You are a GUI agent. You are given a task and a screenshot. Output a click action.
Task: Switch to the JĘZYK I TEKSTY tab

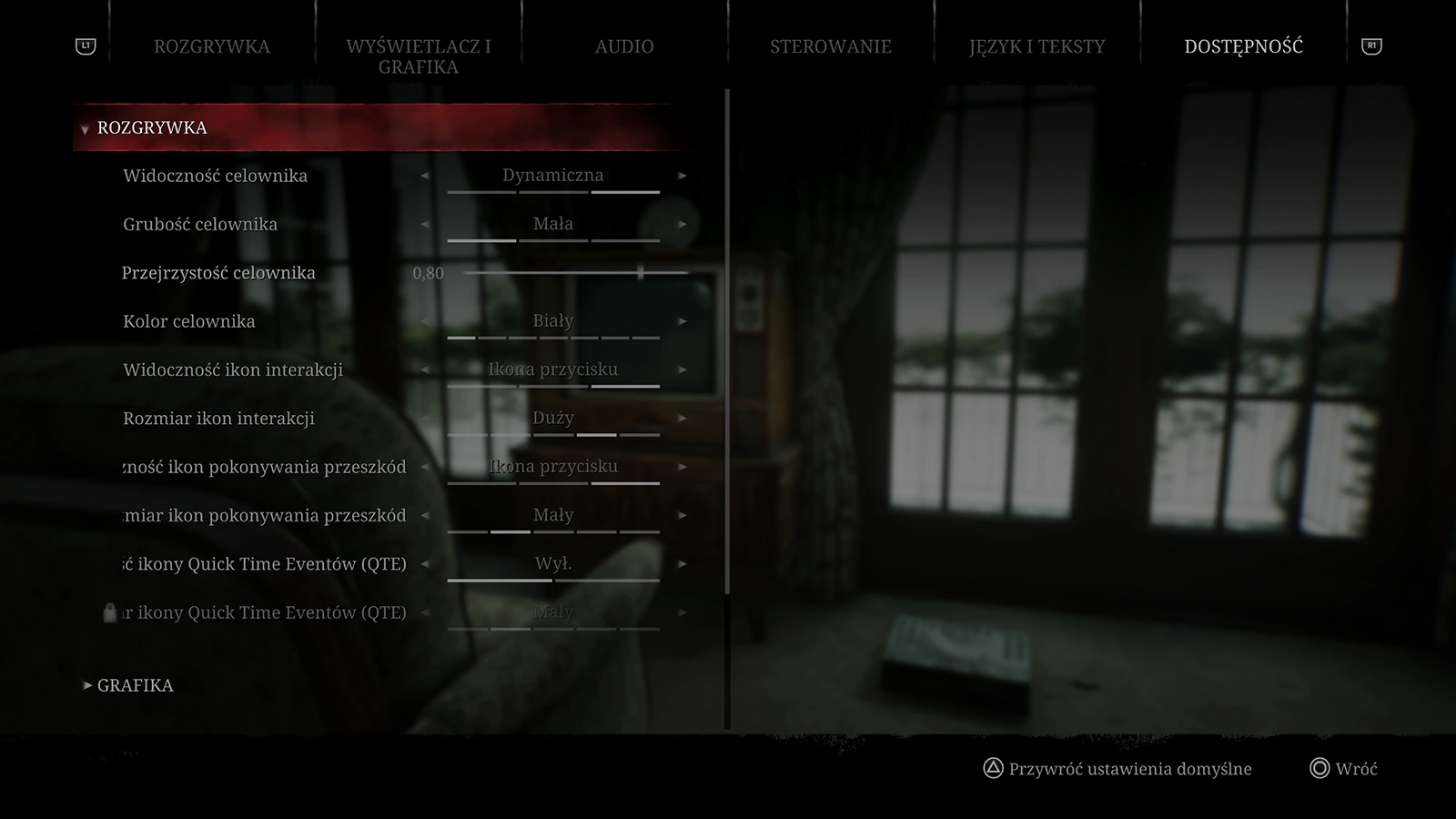[1037, 46]
